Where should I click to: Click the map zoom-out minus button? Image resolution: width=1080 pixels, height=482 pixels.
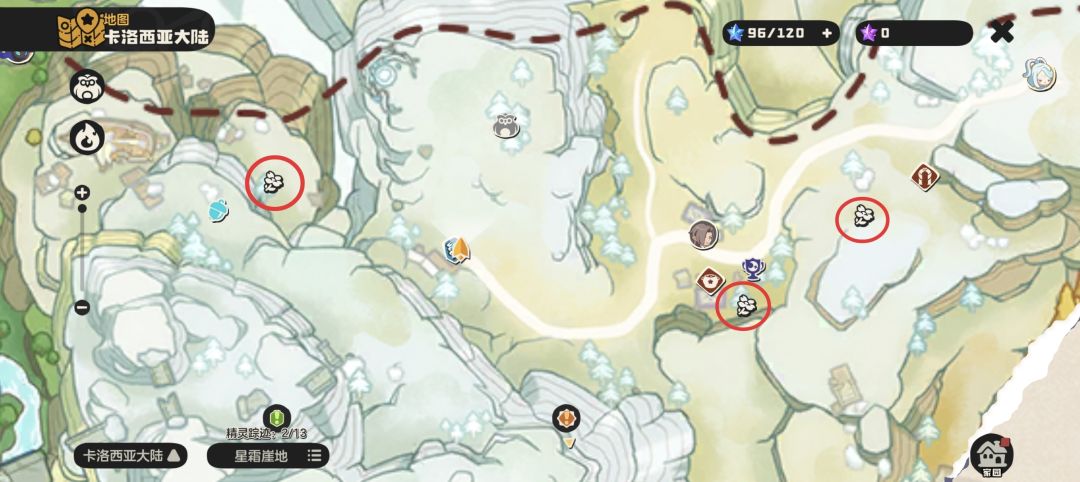(82, 308)
